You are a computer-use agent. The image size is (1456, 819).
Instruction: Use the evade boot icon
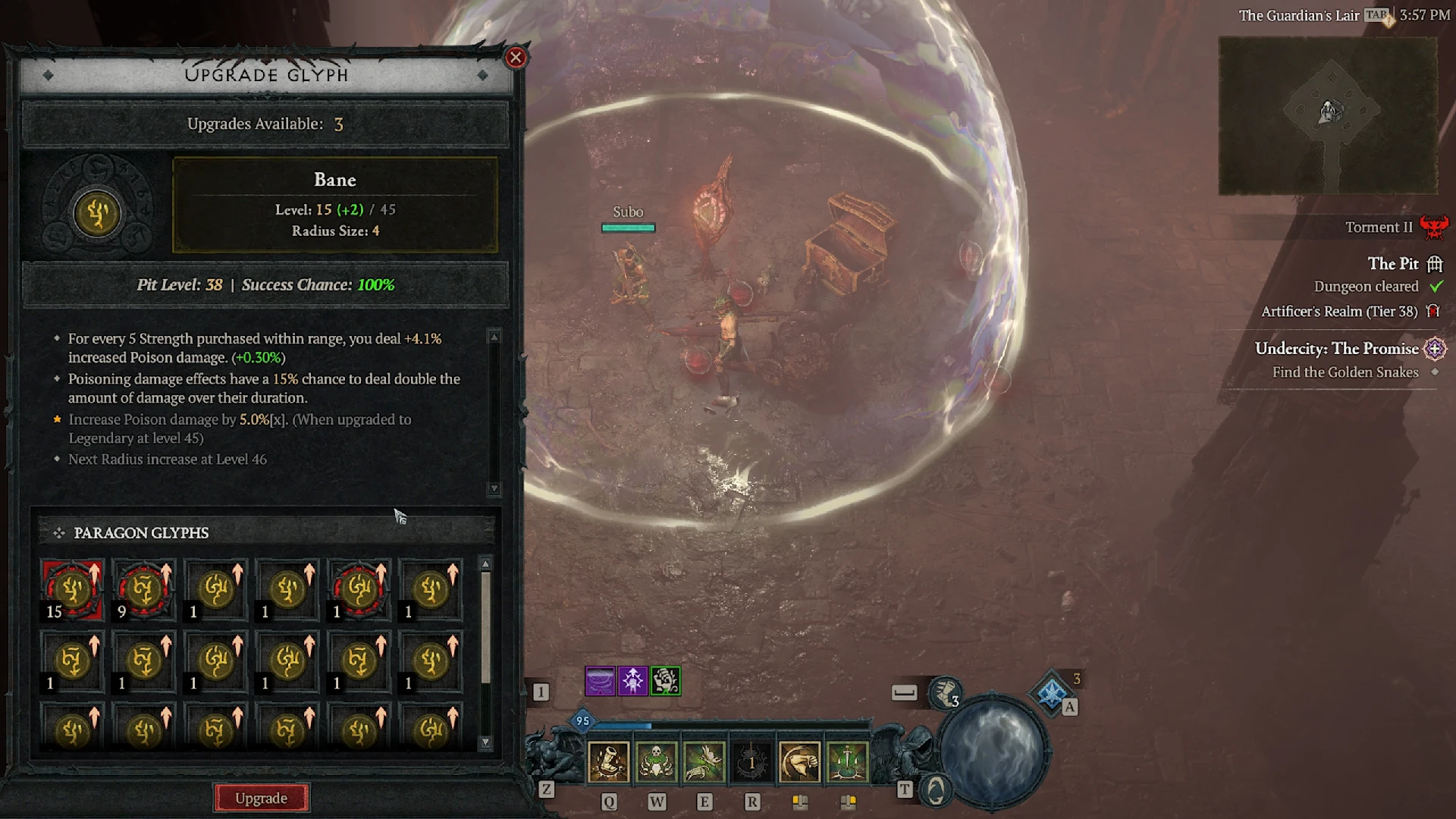coord(945,692)
